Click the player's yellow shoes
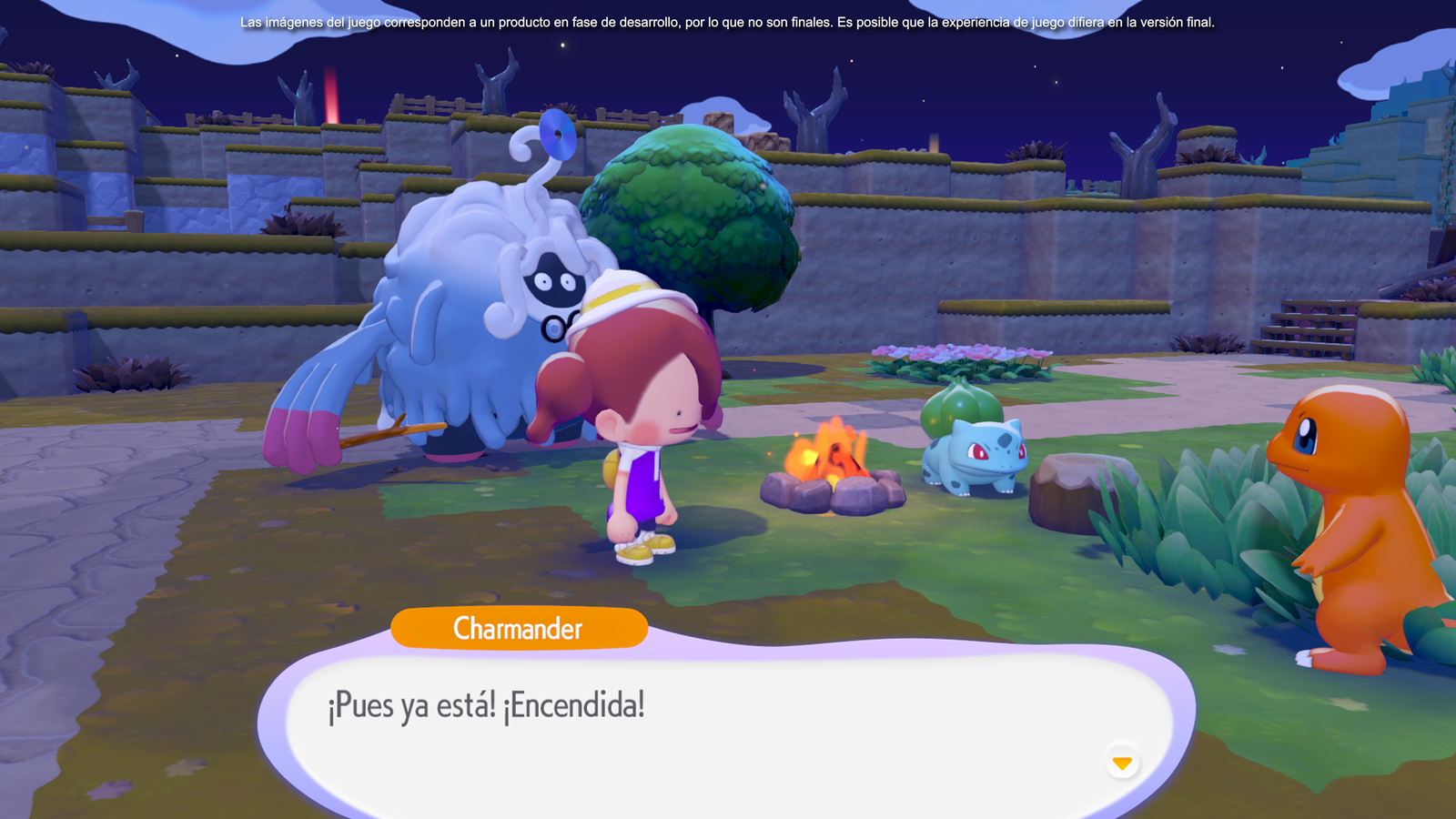 click(642, 551)
